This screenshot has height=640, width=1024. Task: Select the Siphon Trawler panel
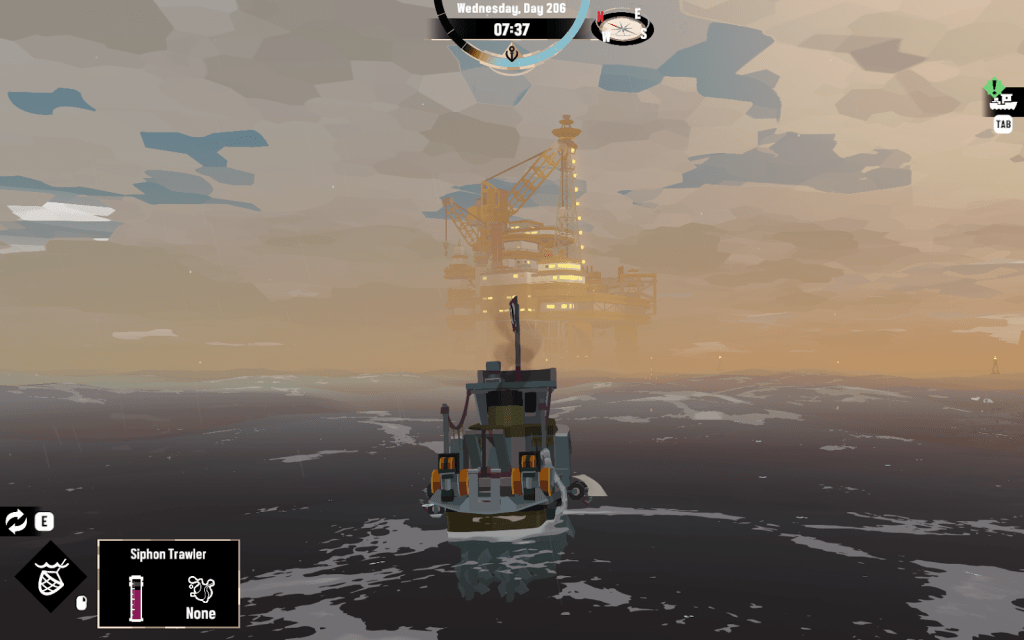168,584
